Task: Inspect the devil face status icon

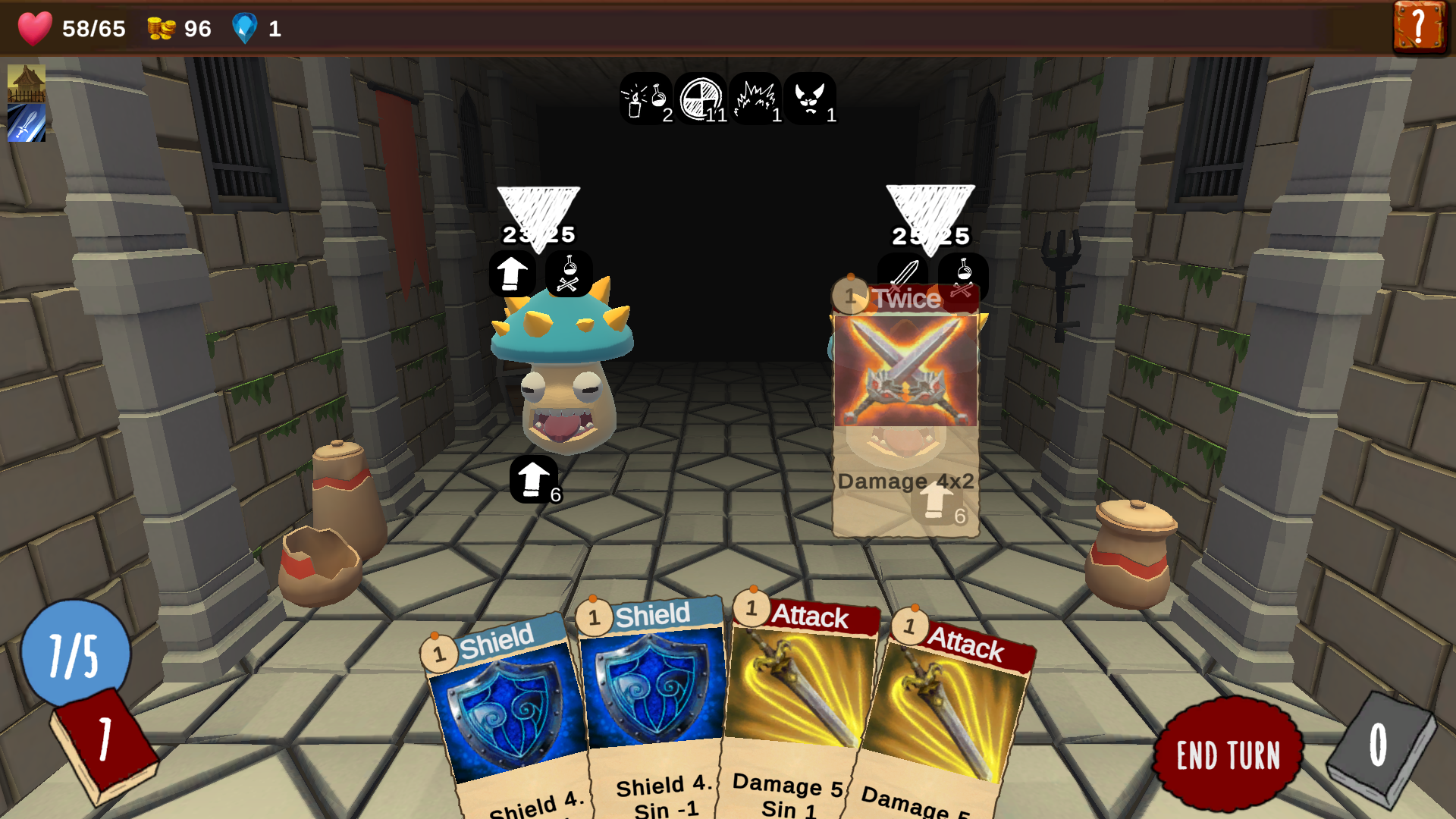Action: pos(811,99)
